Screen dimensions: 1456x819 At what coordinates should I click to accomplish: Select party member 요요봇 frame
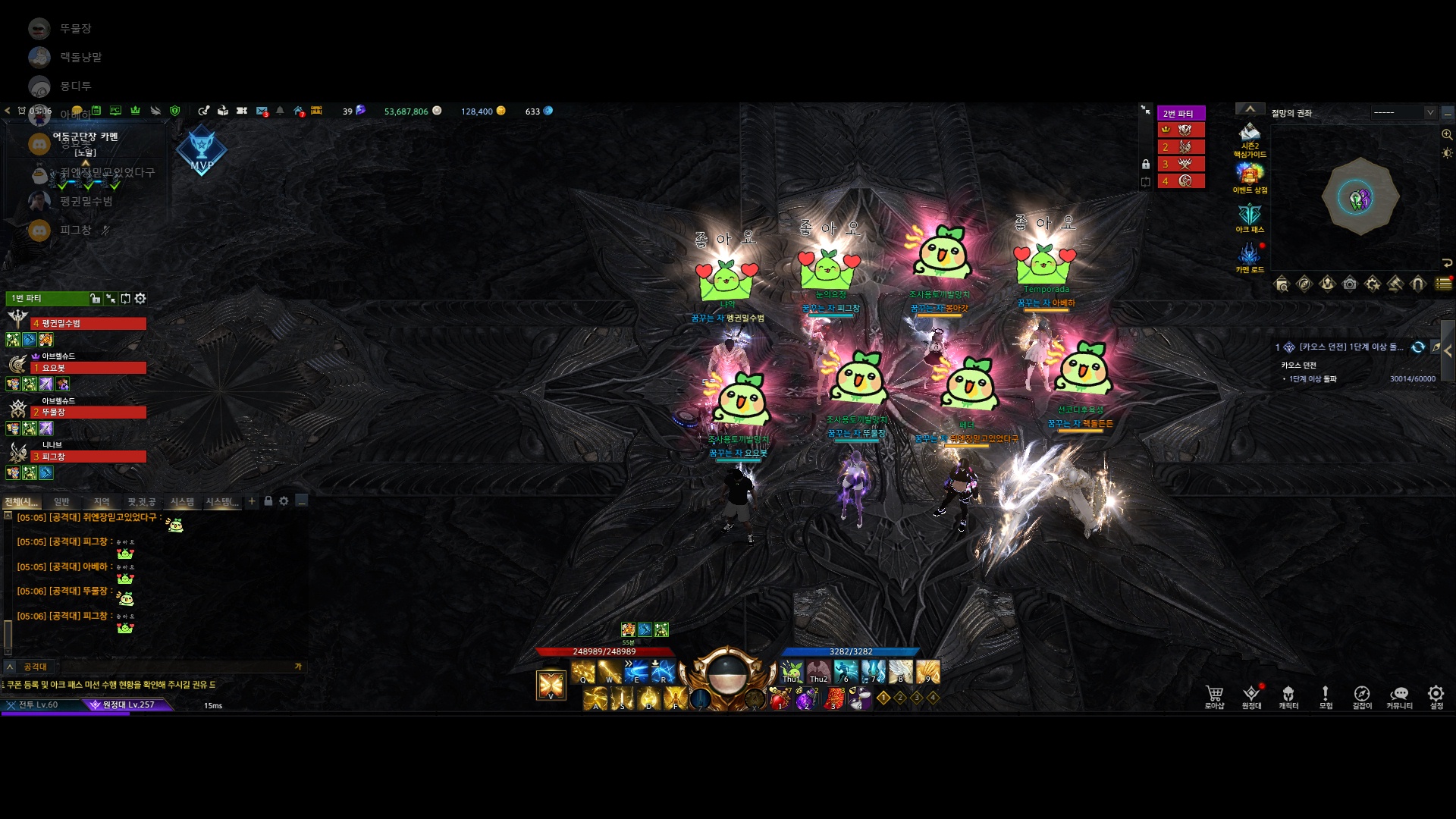(x=88, y=368)
